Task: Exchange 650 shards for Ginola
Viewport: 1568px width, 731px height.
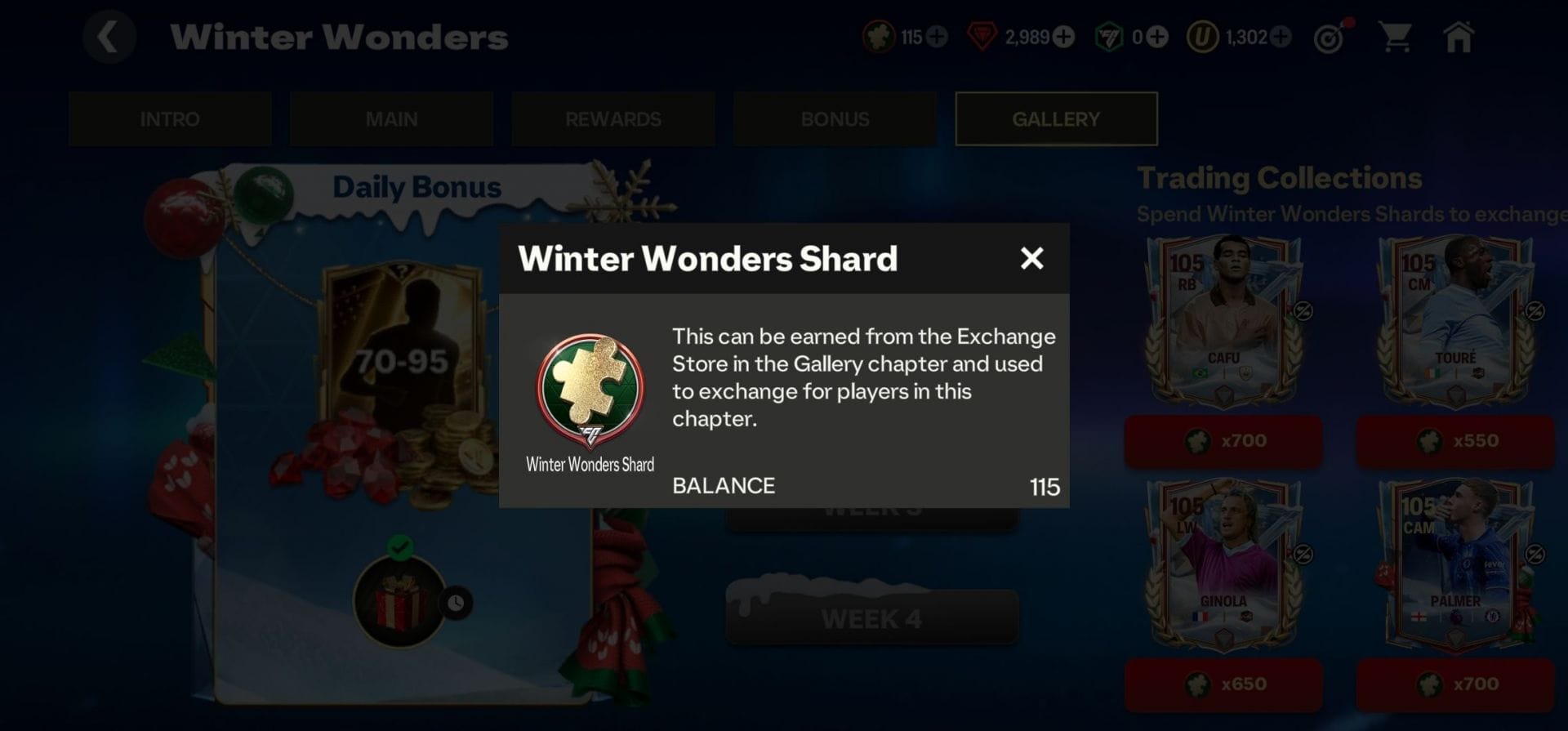Action: point(1223,684)
